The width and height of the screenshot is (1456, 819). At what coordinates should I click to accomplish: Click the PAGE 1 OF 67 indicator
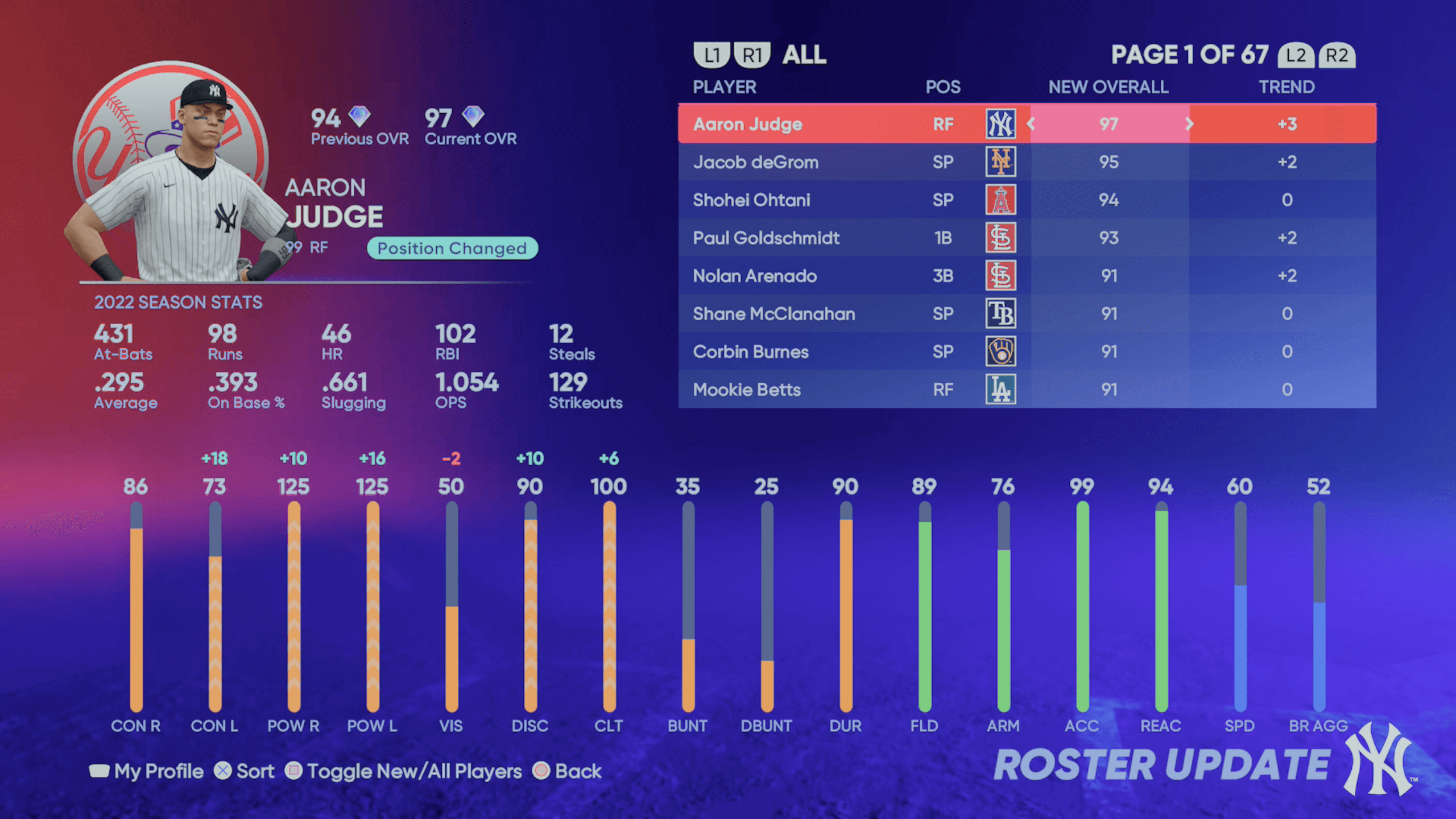(x=1190, y=55)
